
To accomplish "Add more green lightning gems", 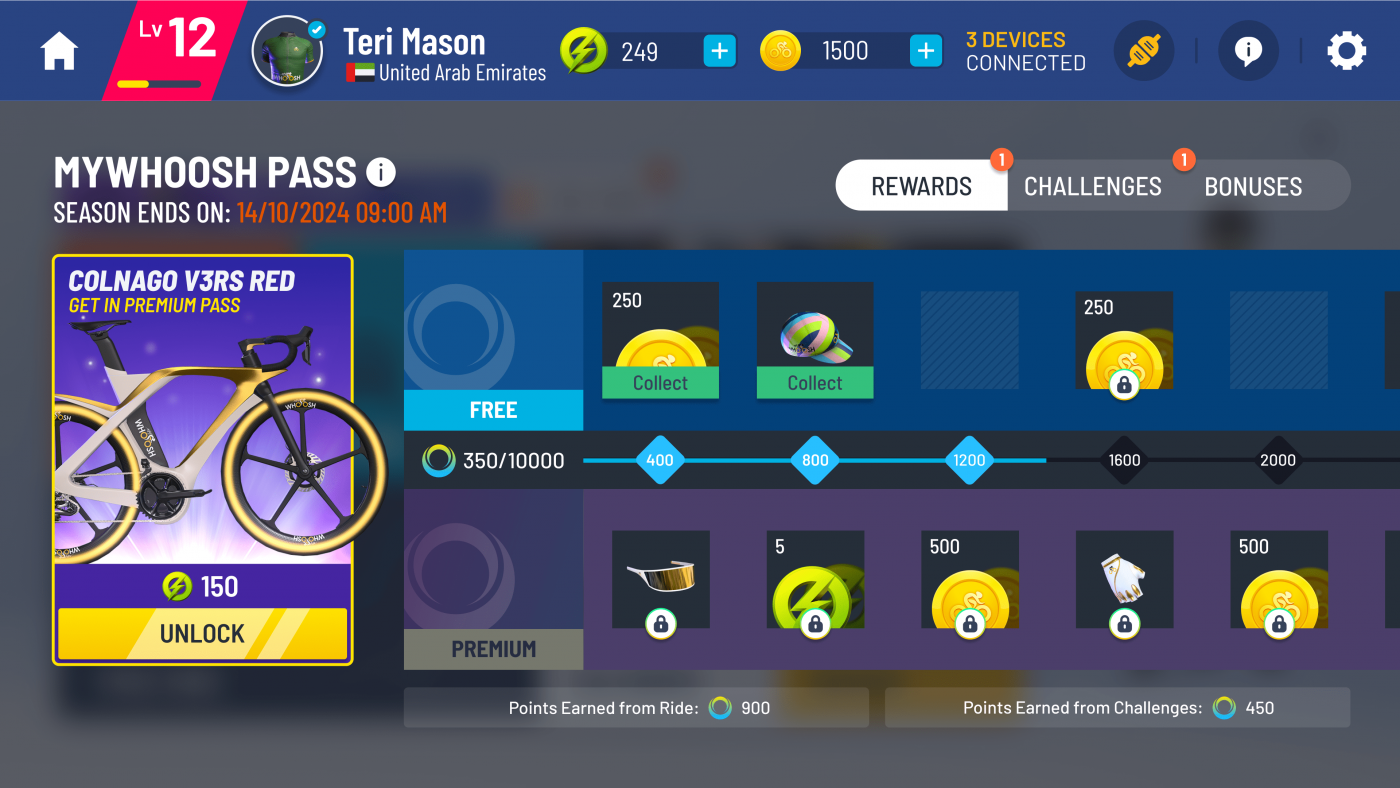I will [719, 51].
